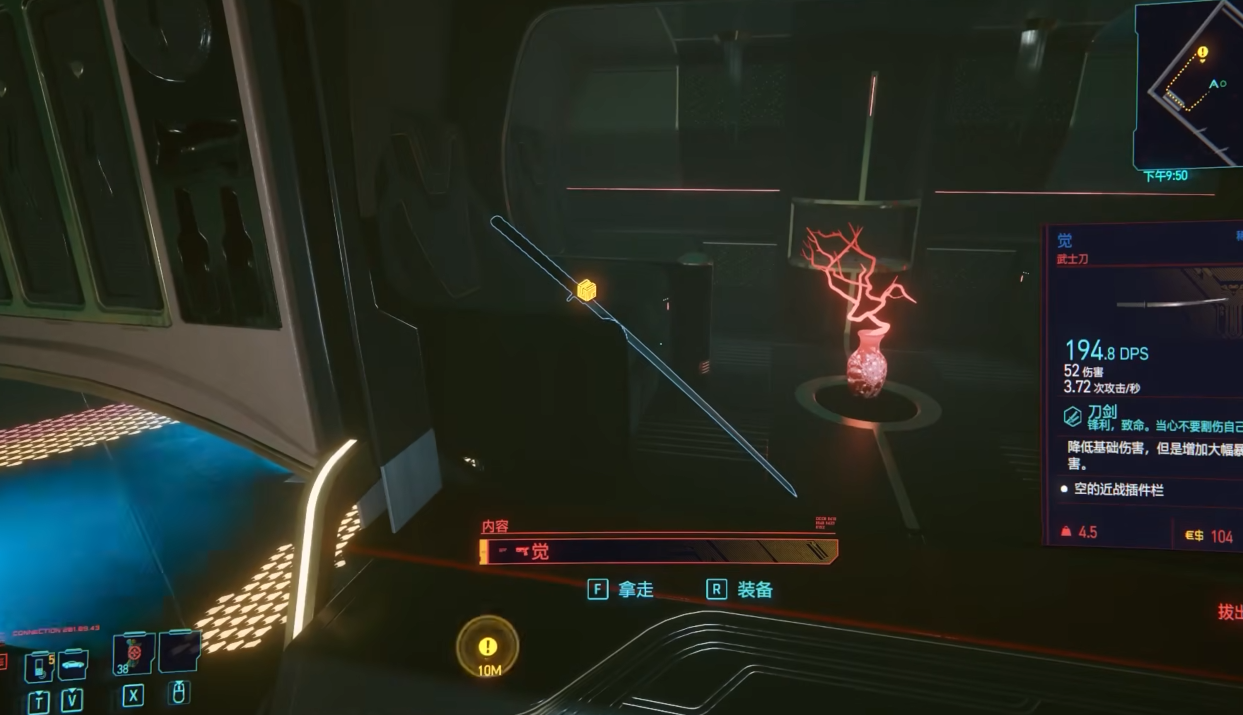Click the yellow loot cube icon on the katana
Screen dimensions: 1243x715
click(586, 290)
